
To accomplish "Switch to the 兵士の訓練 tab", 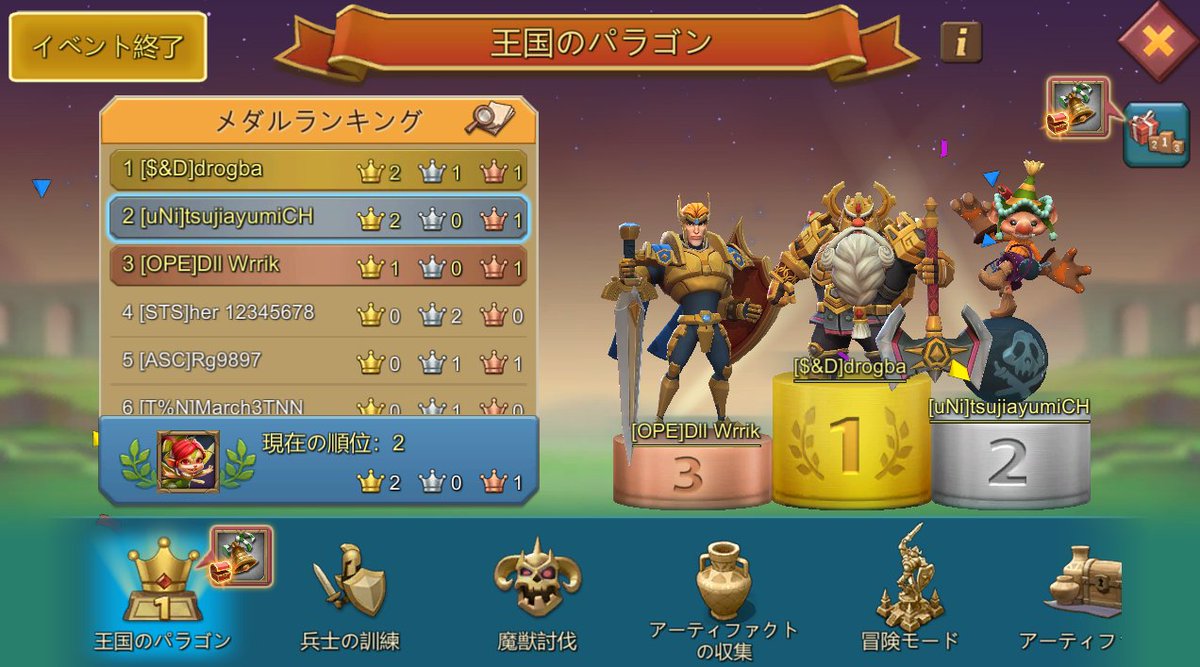I will [x=349, y=590].
